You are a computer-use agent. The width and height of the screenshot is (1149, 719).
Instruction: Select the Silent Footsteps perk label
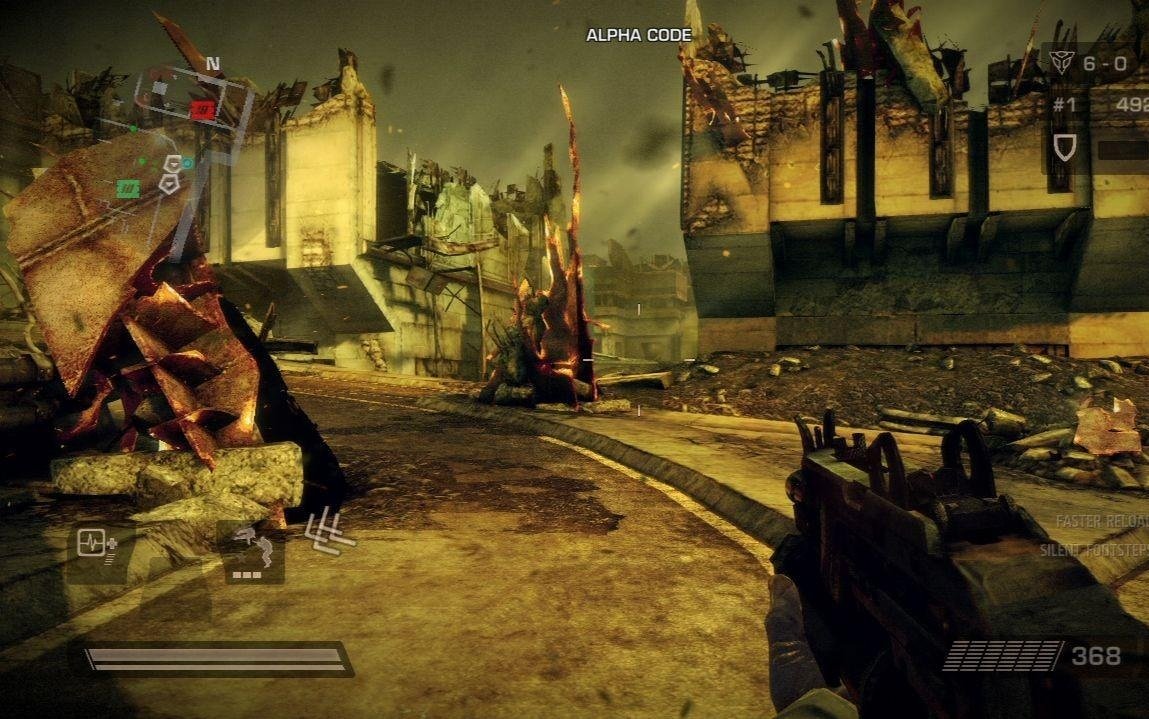coord(1093,550)
